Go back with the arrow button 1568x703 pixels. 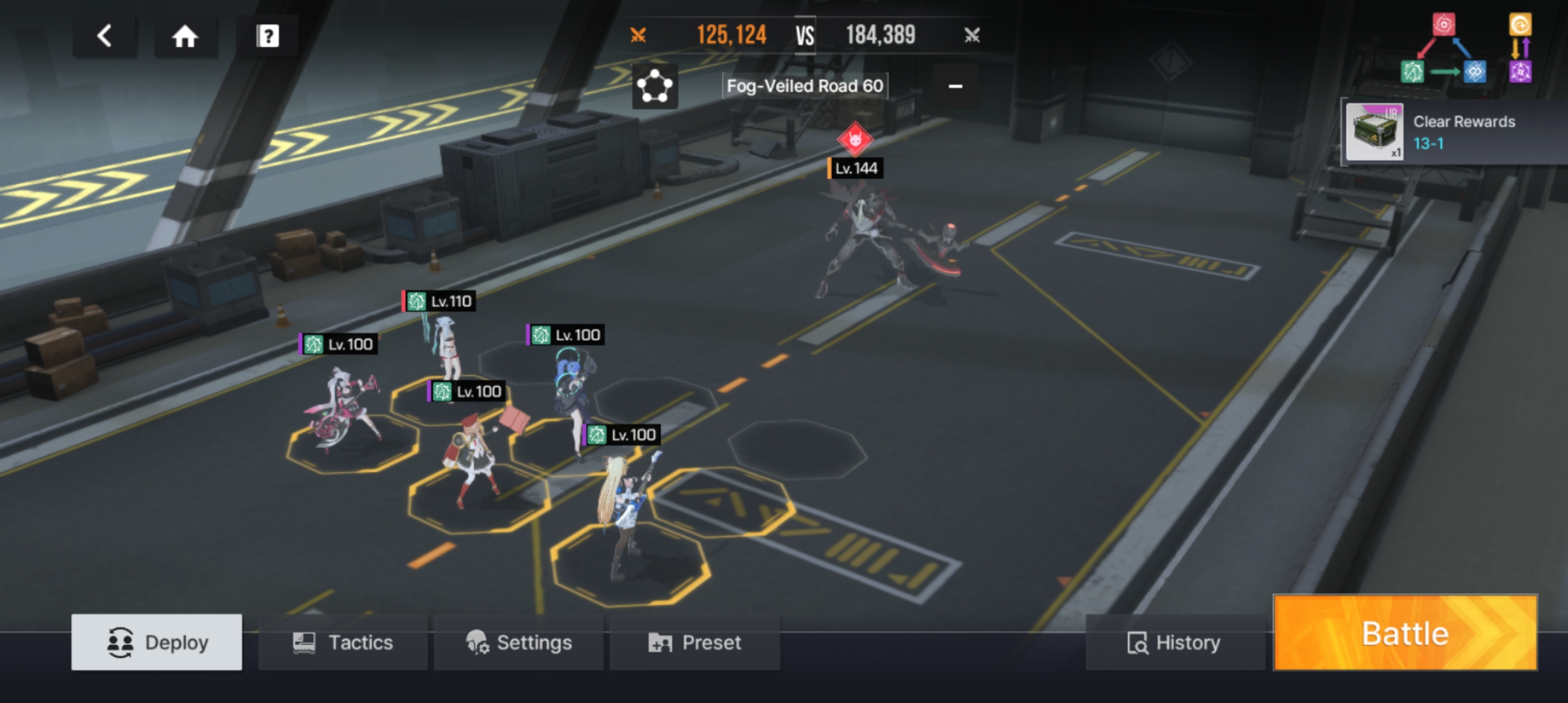(104, 36)
